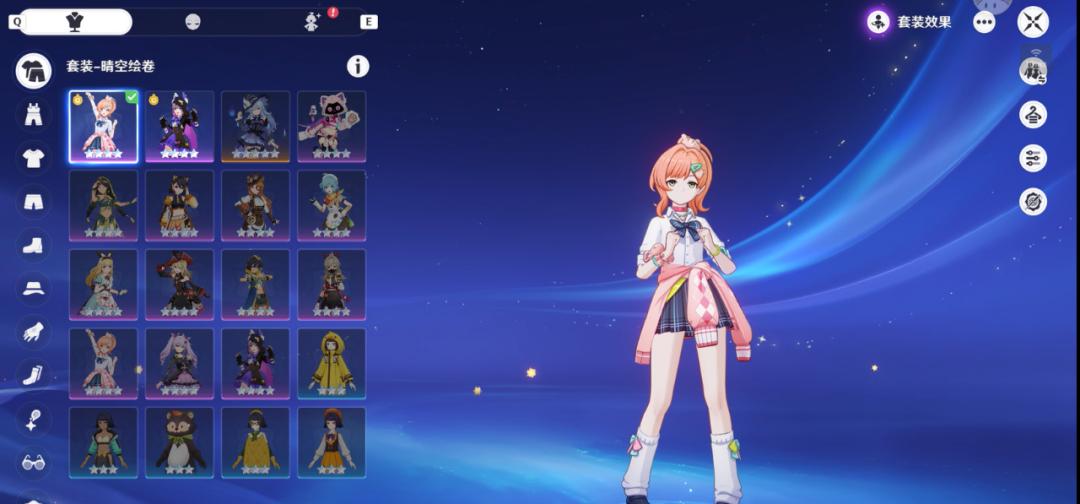Select the T-shirt tops category

pyautogui.click(x=33, y=157)
